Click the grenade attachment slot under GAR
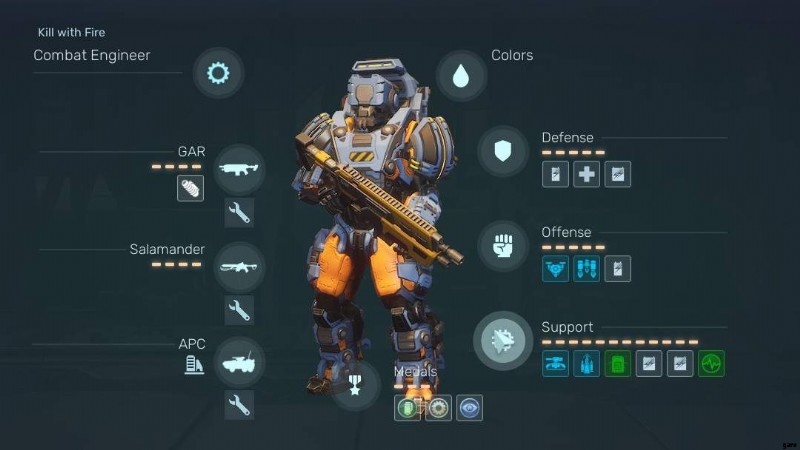This screenshot has width=800, height=450. click(190, 187)
